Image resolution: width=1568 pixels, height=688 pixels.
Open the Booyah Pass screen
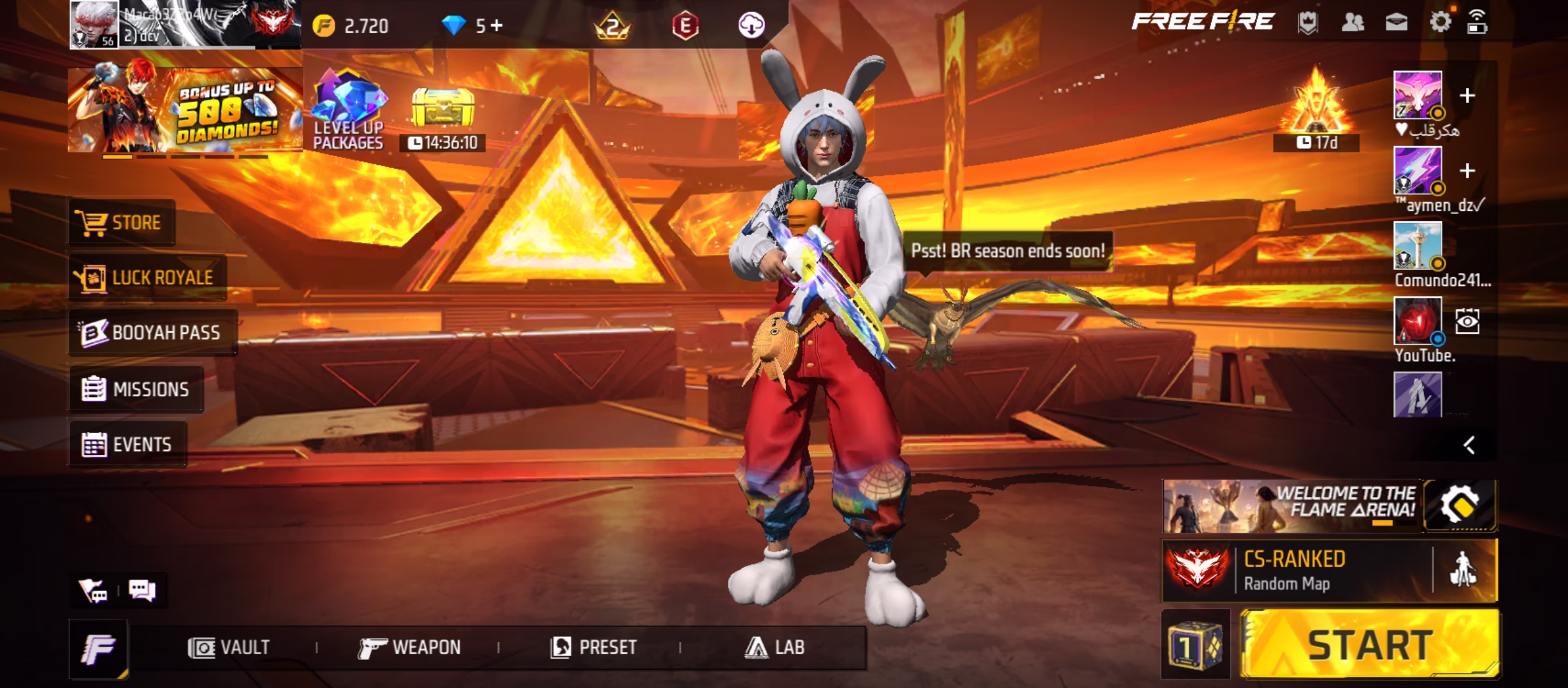pyautogui.click(x=152, y=333)
